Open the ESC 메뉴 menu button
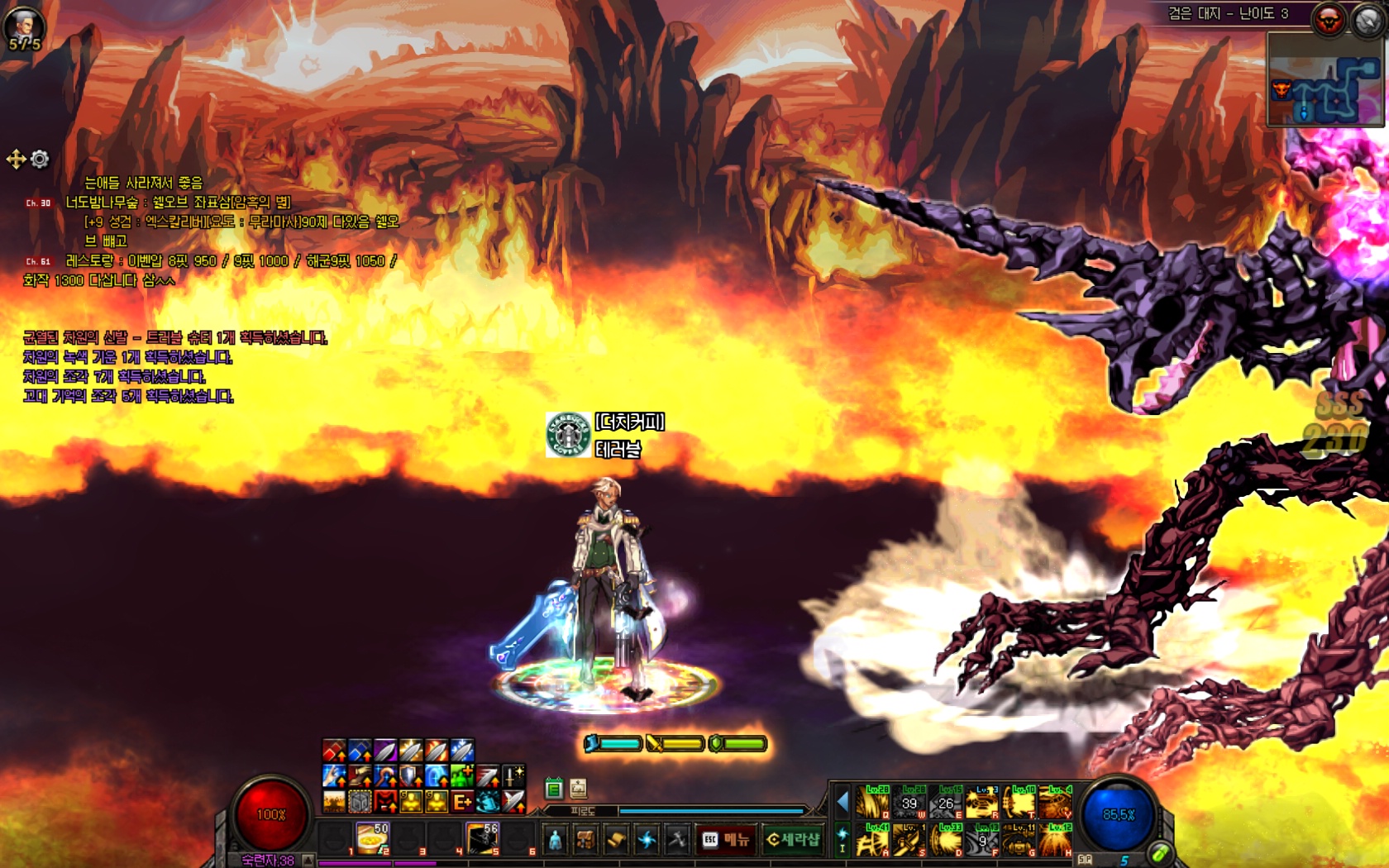Viewport: 1389px width, 868px height. pos(725,840)
